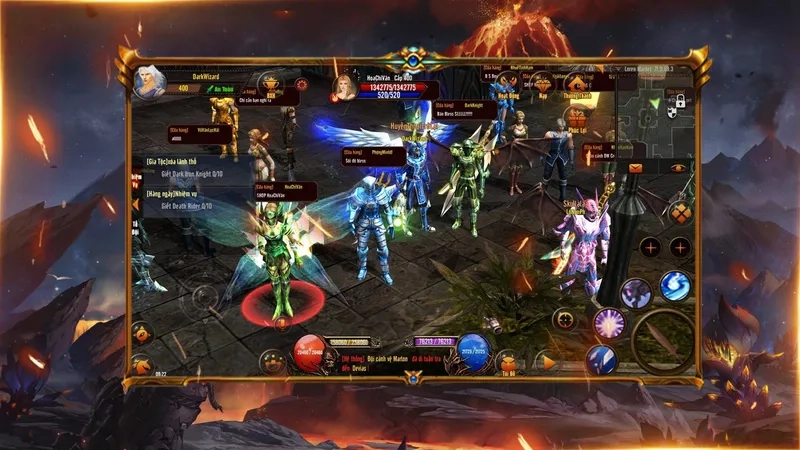The image size is (800, 450).
Task: Collapse the quest tracker with the orange arrow
Action: [x=136, y=203]
